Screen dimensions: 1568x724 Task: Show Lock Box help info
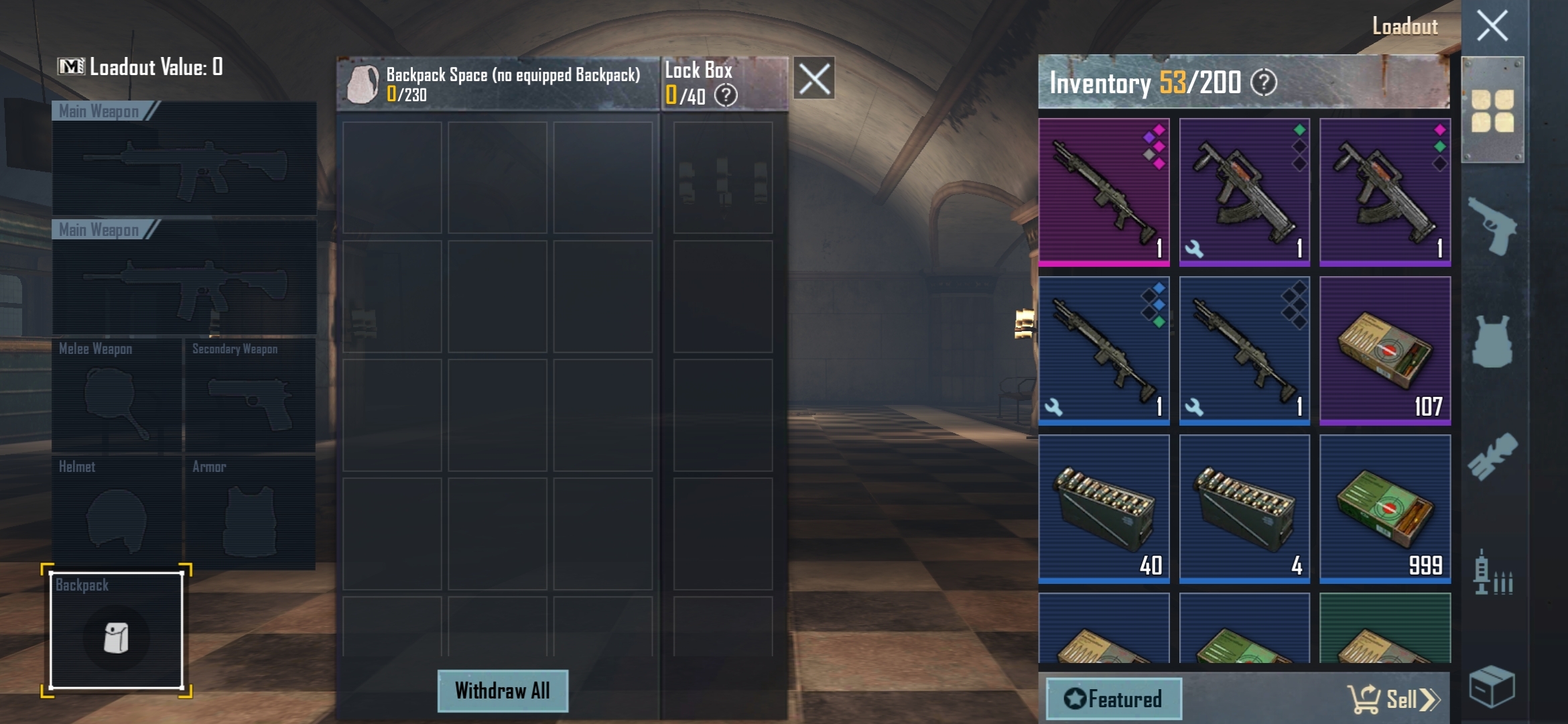click(x=726, y=95)
